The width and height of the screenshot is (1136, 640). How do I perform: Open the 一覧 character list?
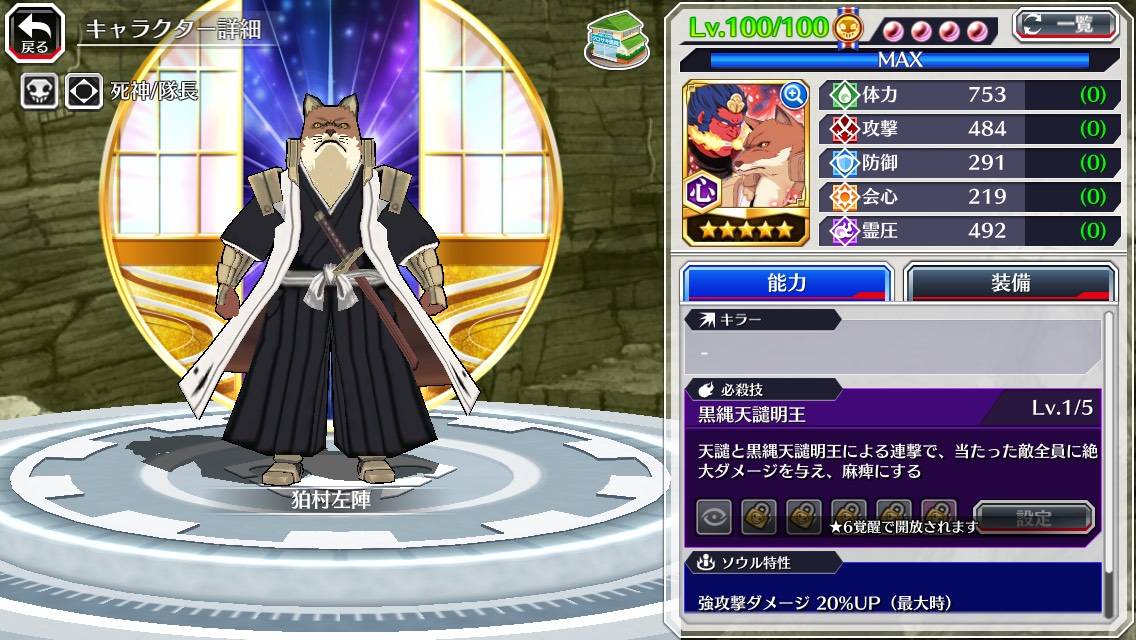click(x=1067, y=23)
